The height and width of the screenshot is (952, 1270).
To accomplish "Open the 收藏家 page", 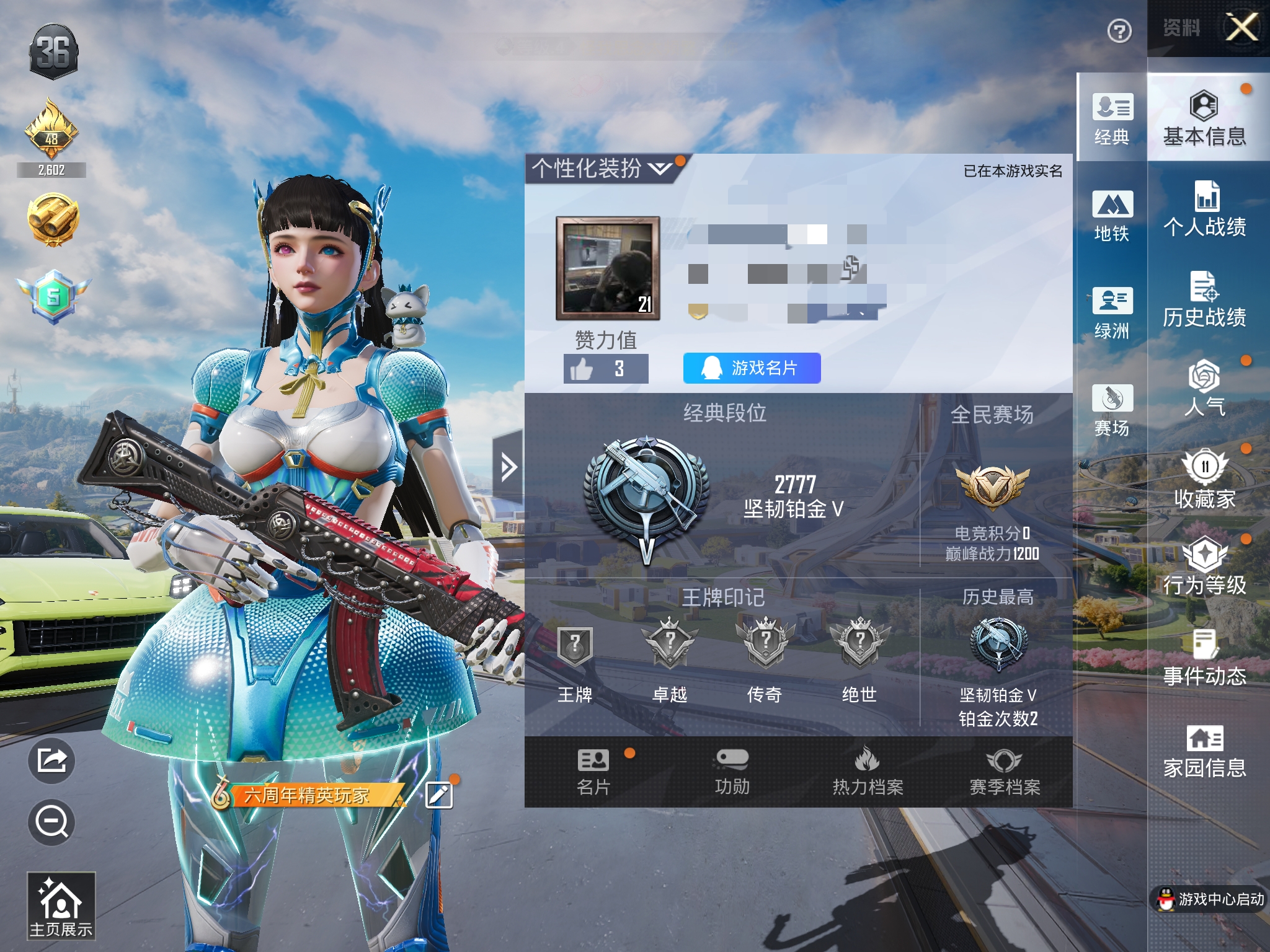I will click(1204, 480).
